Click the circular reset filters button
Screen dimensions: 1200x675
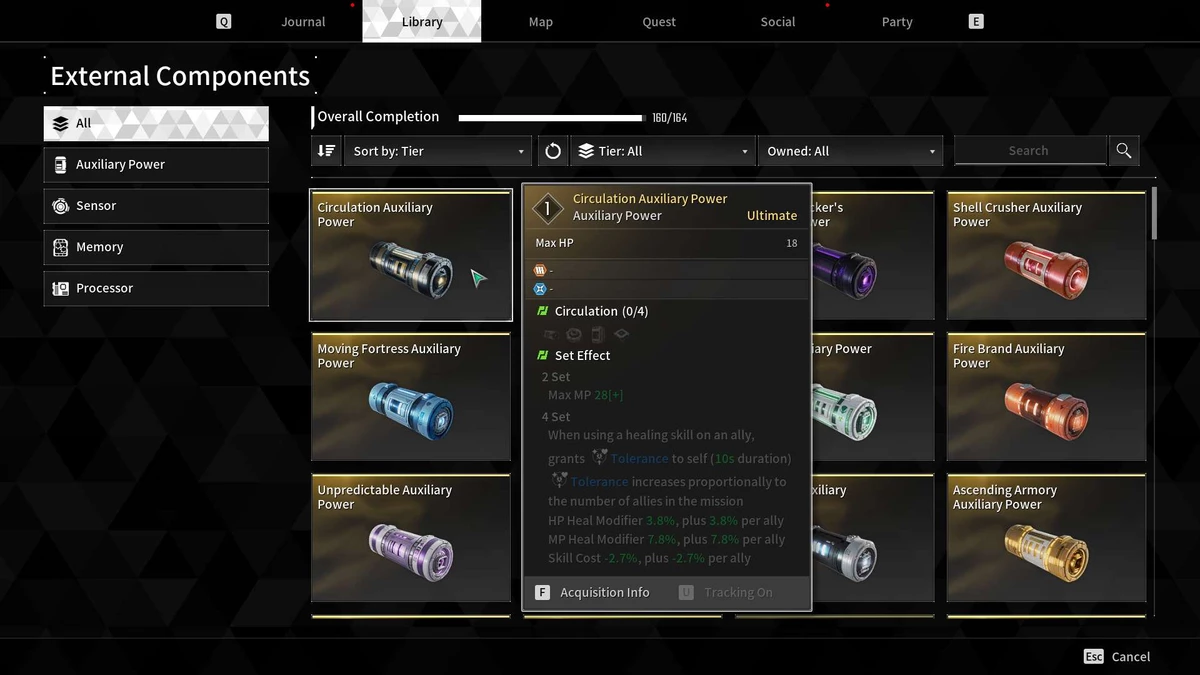pos(553,151)
